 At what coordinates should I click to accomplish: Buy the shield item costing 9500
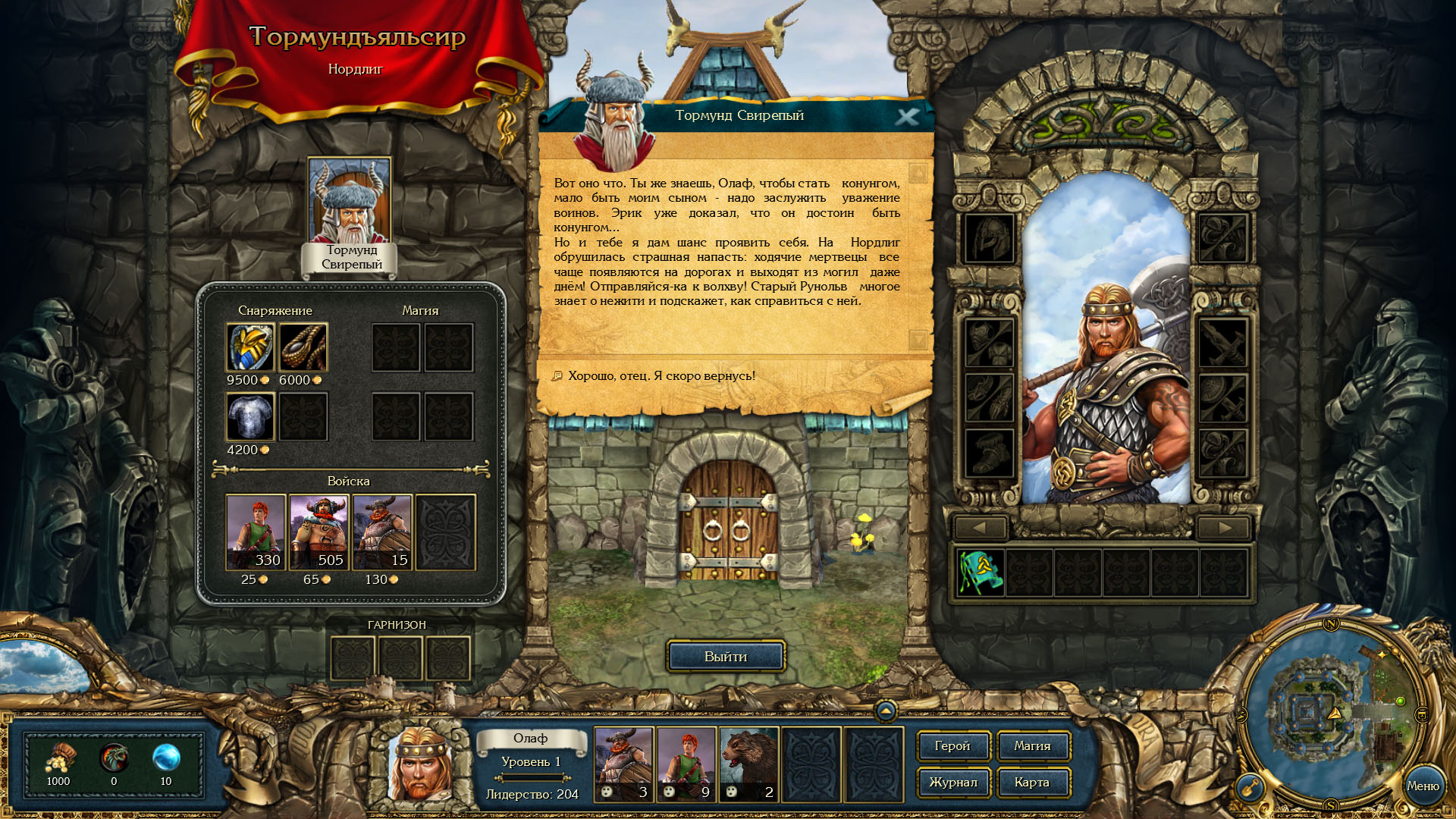click(250, 347)
